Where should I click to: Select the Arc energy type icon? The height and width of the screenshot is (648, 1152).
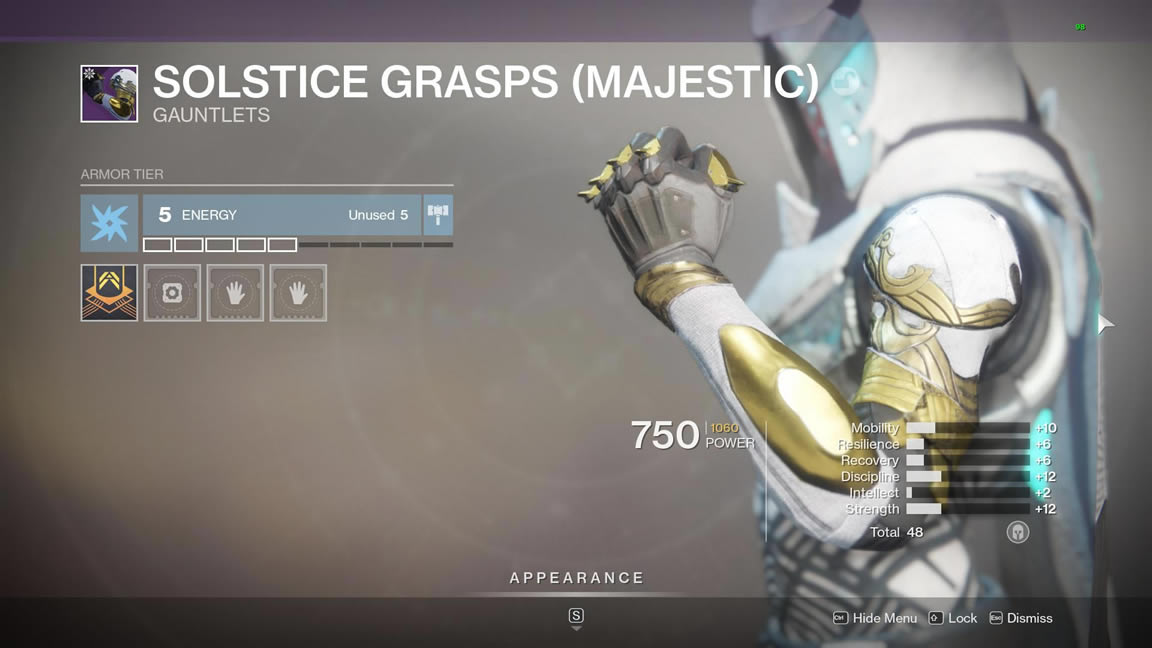click(109, 223)
